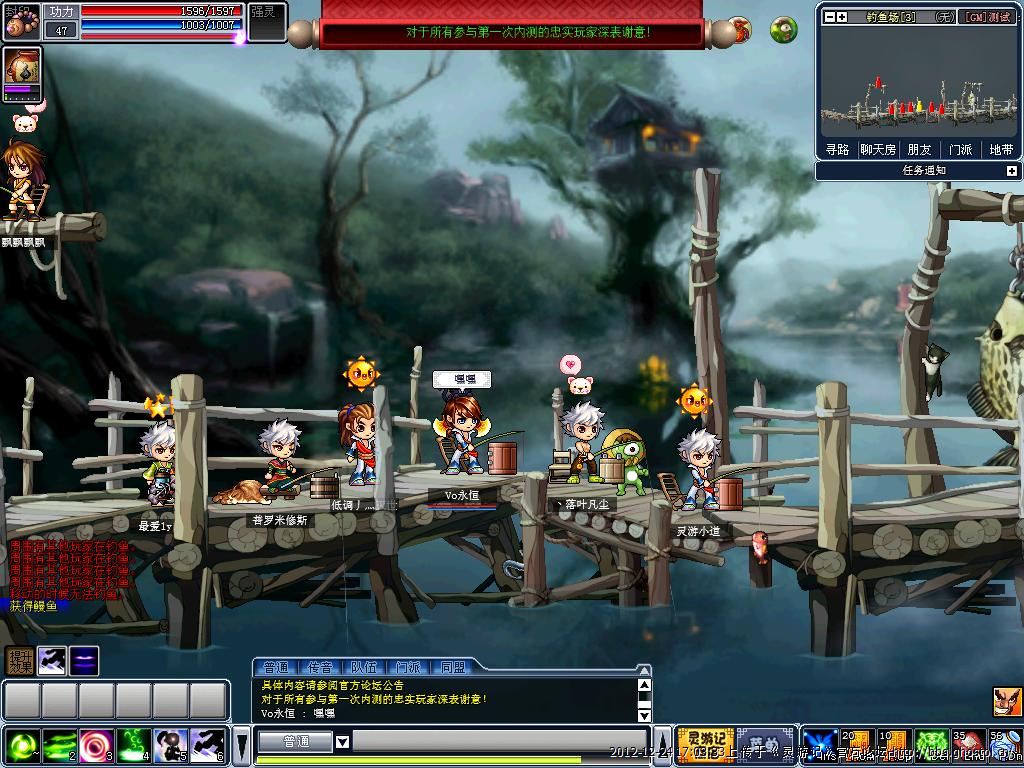The image size is (1024, 768).
Task: Click the green one-eyed monster orb icon
Action: click(784, 30)
